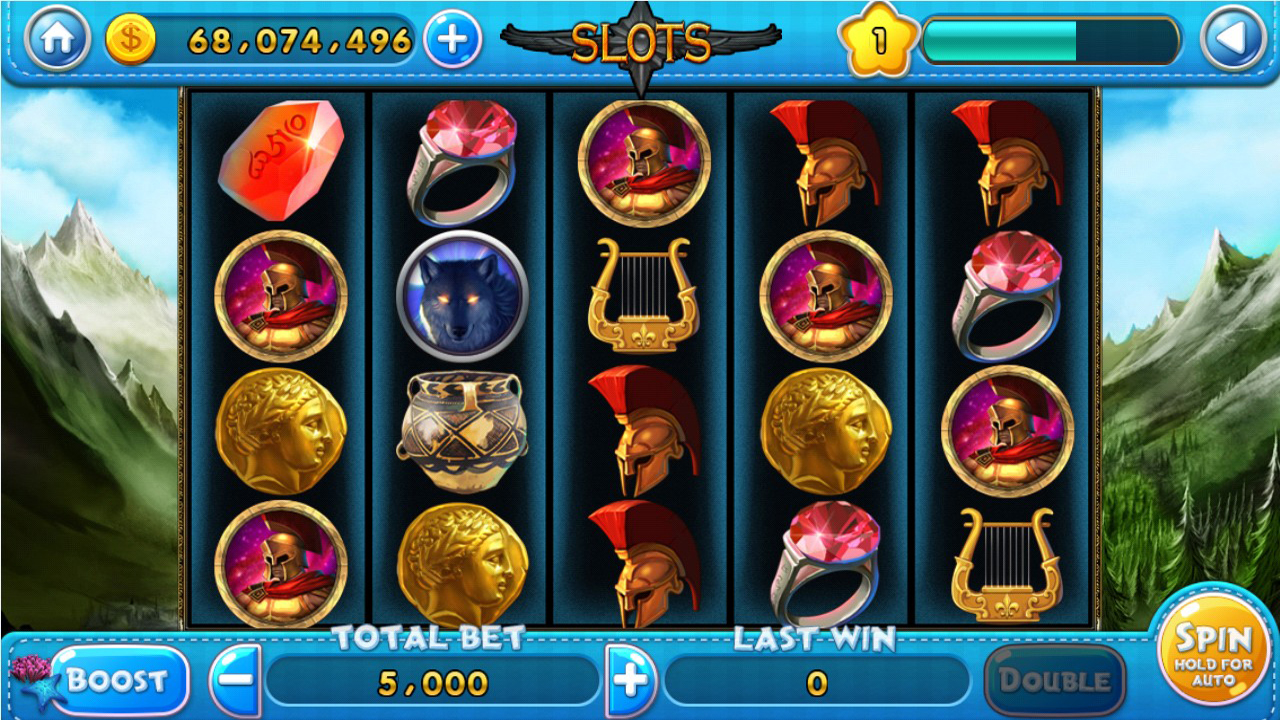
Task: Add more coins with the plus button
Action: [x=452, y=40]
